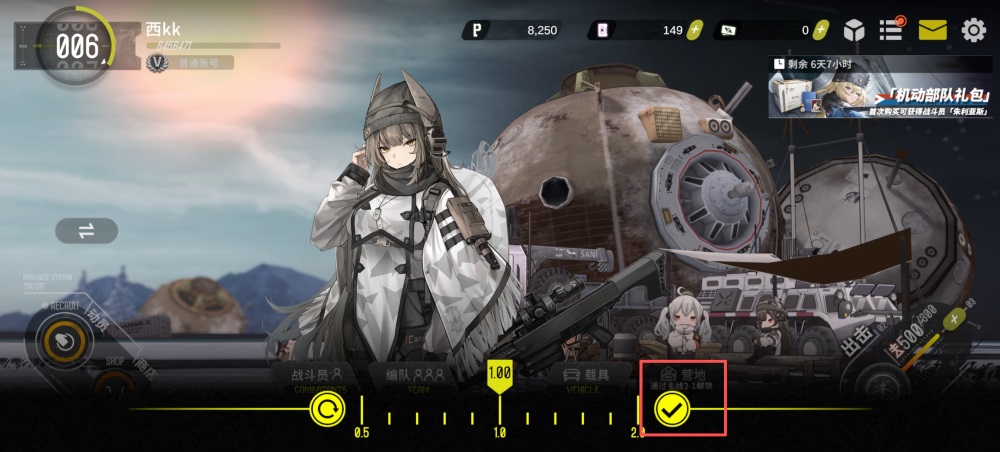Click the 1.00 zoom slider marker
Screen dimensions: 1000x452
pos(499,374)
